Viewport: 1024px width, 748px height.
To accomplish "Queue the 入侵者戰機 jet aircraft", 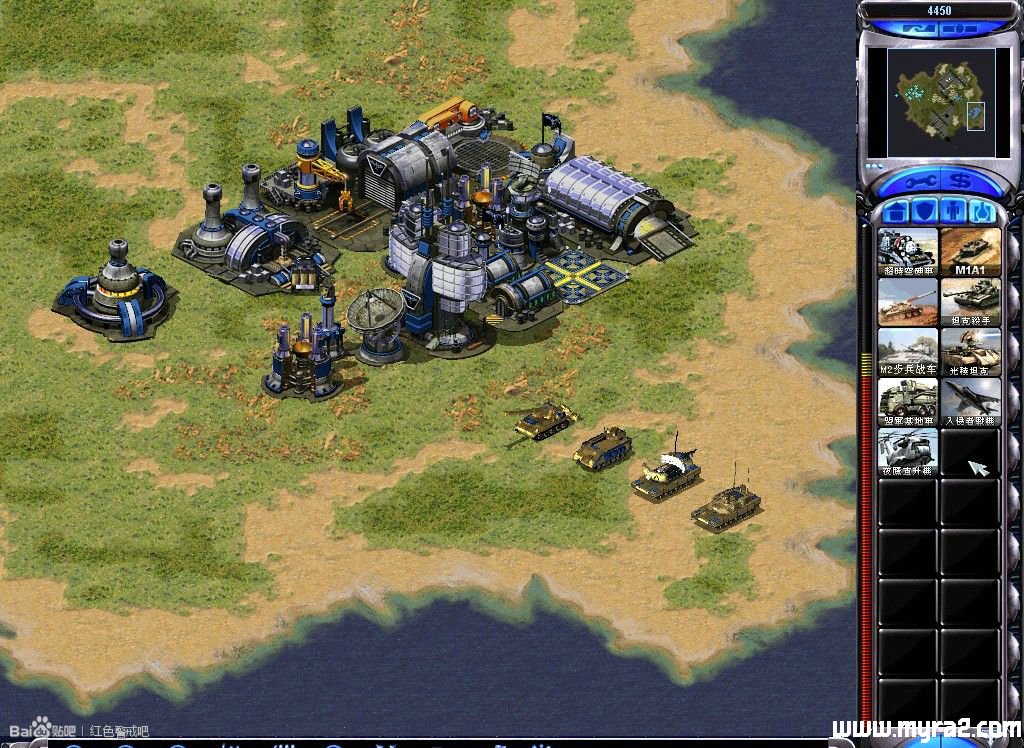I will click(970, 402).
